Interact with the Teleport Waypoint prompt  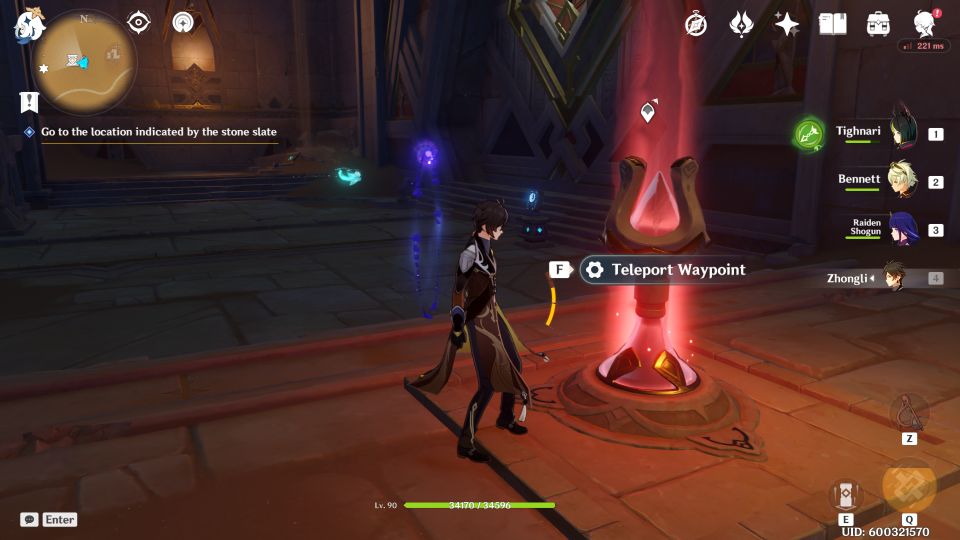click(664, 270)
